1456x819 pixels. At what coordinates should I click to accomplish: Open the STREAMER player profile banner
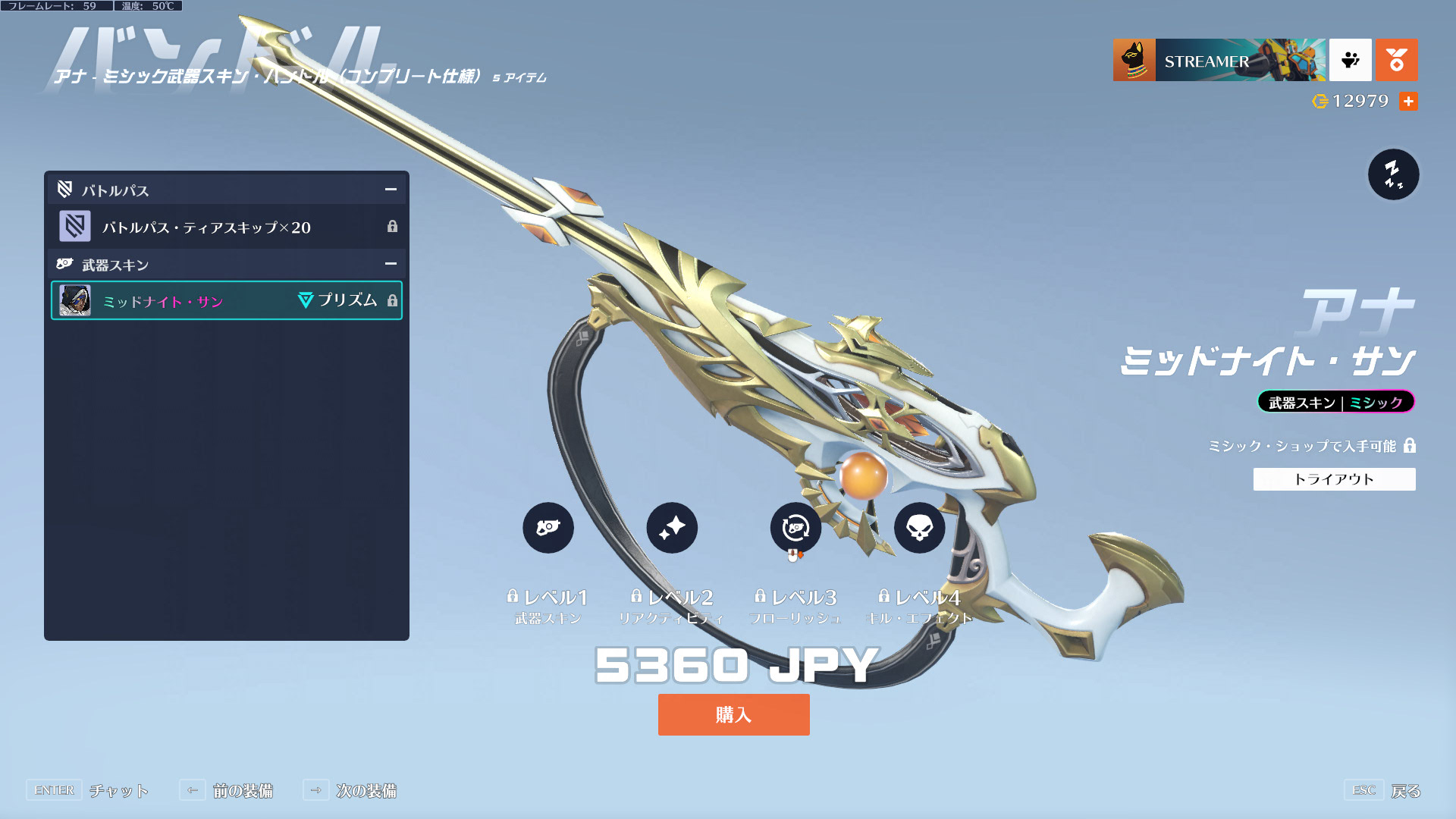click(1219, 60)
